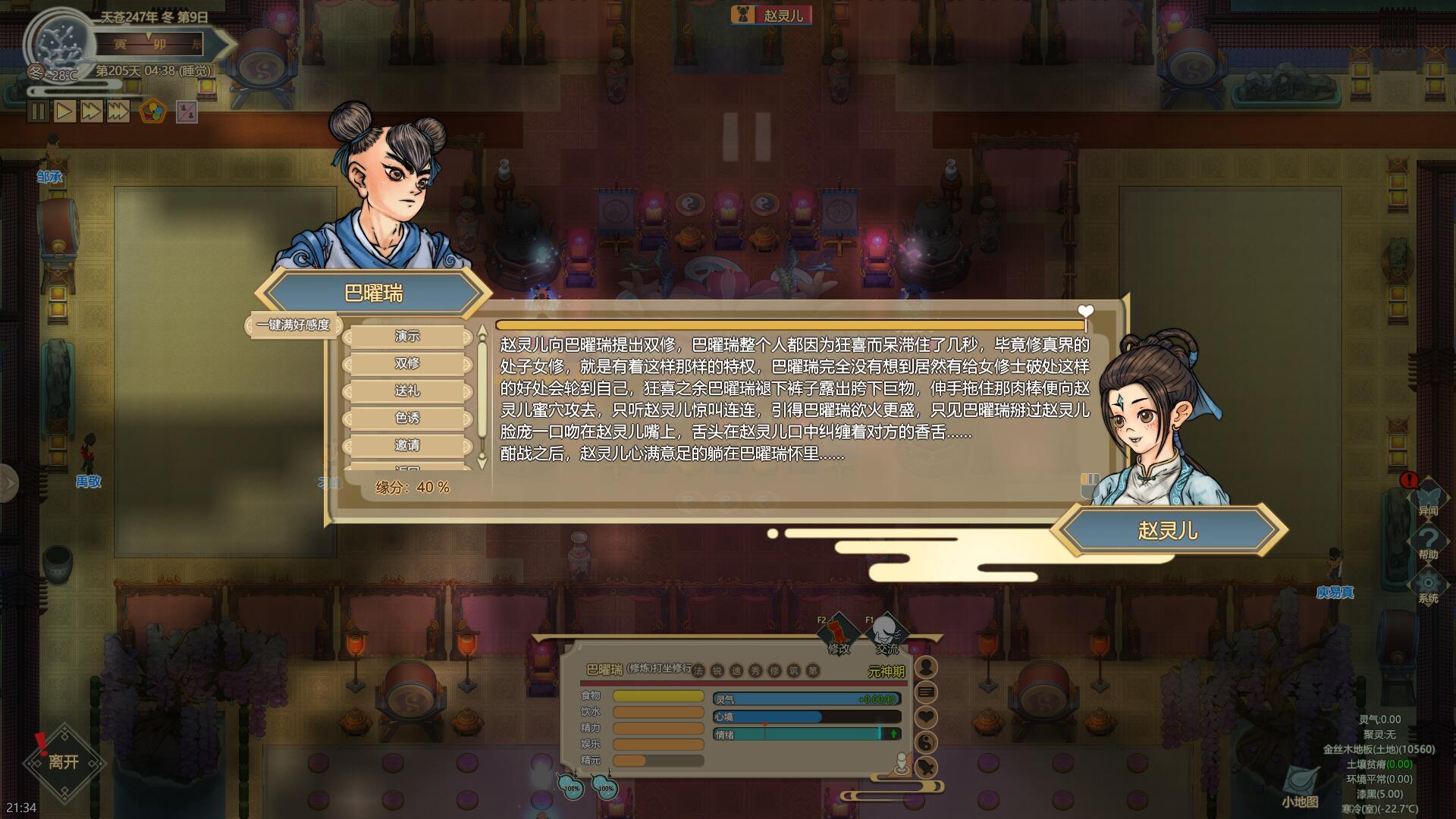Open the character portrait icon beside the status panel
1456x819 pixels.
[927, 667]
